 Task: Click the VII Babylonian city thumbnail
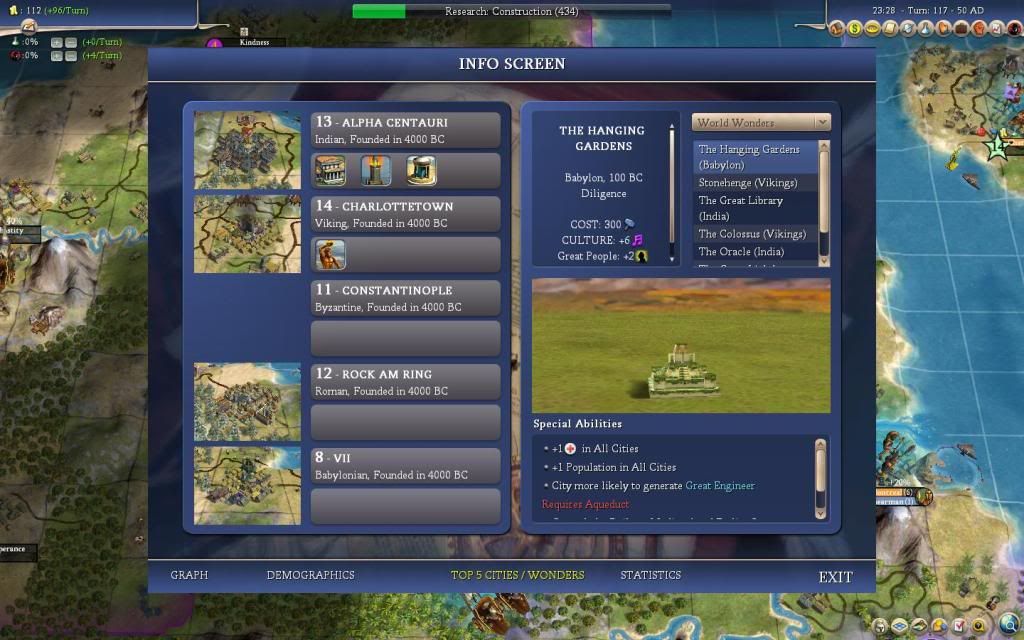[x=247, y=485]
